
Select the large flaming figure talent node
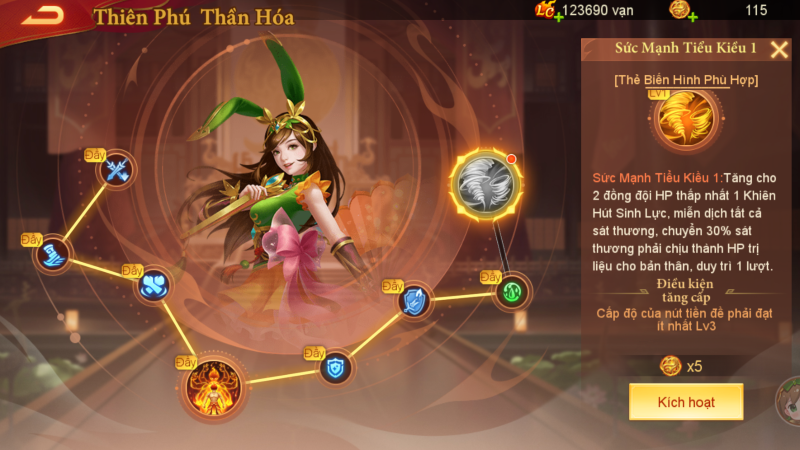212,381
